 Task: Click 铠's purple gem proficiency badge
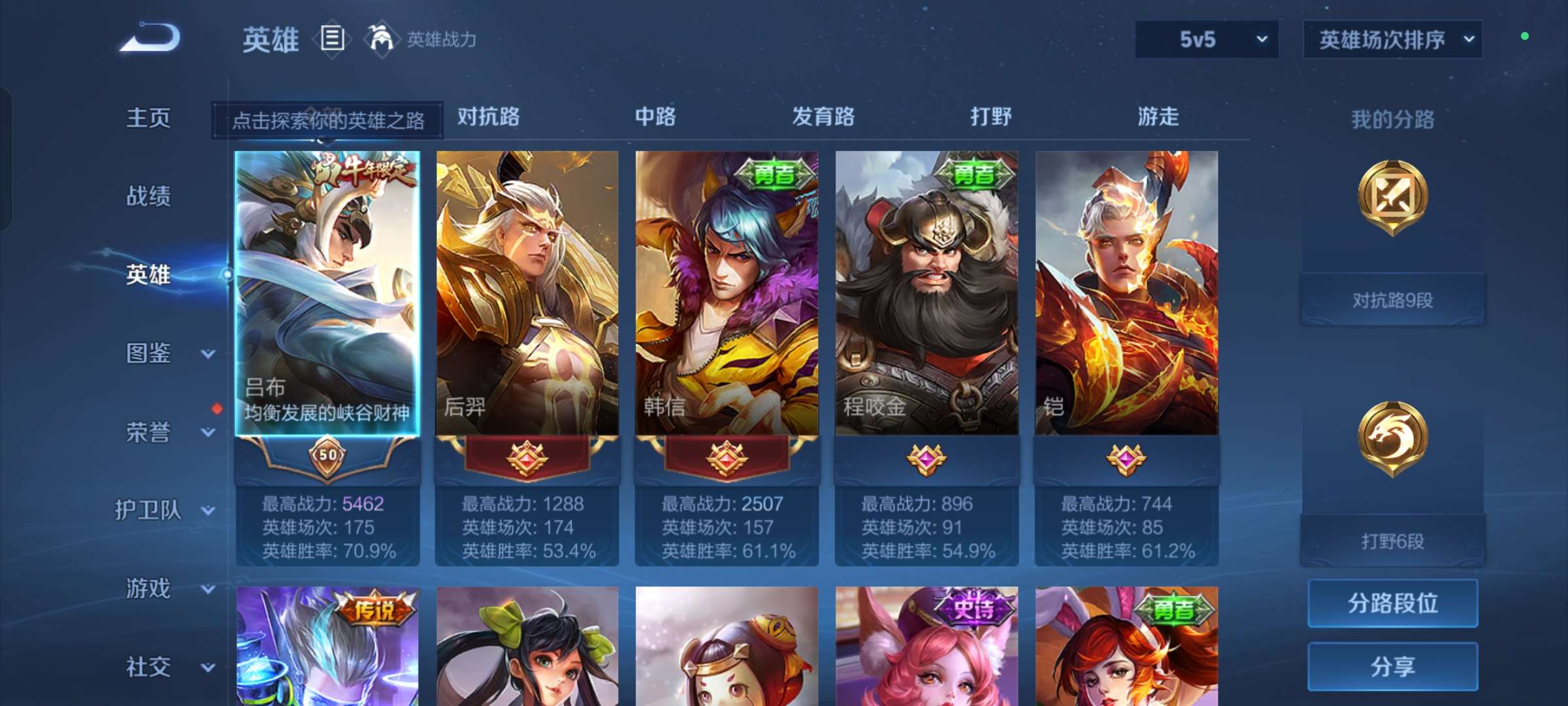tap(1126, 460)
